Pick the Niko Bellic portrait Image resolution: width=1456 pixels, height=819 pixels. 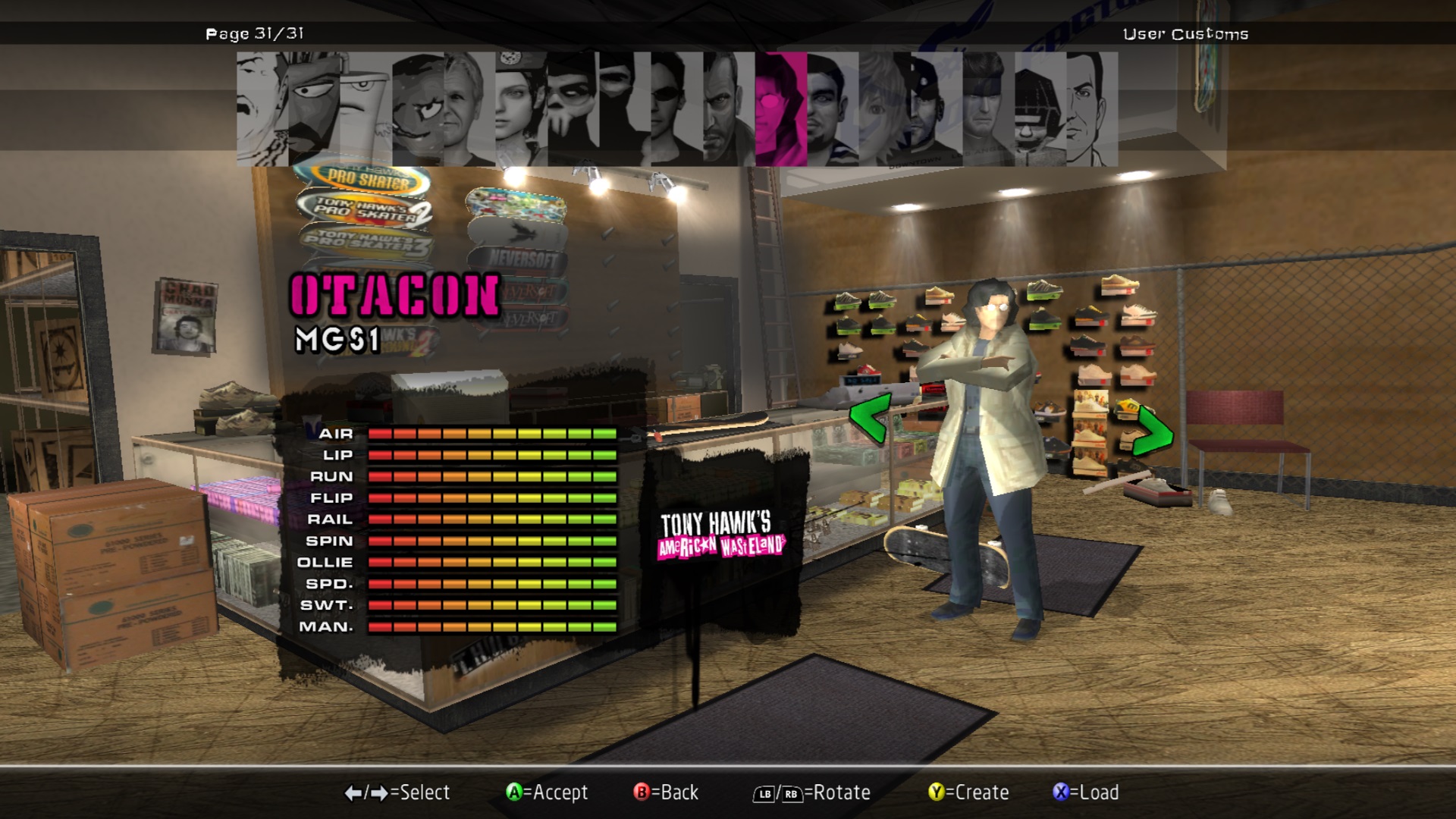(729, 109)
